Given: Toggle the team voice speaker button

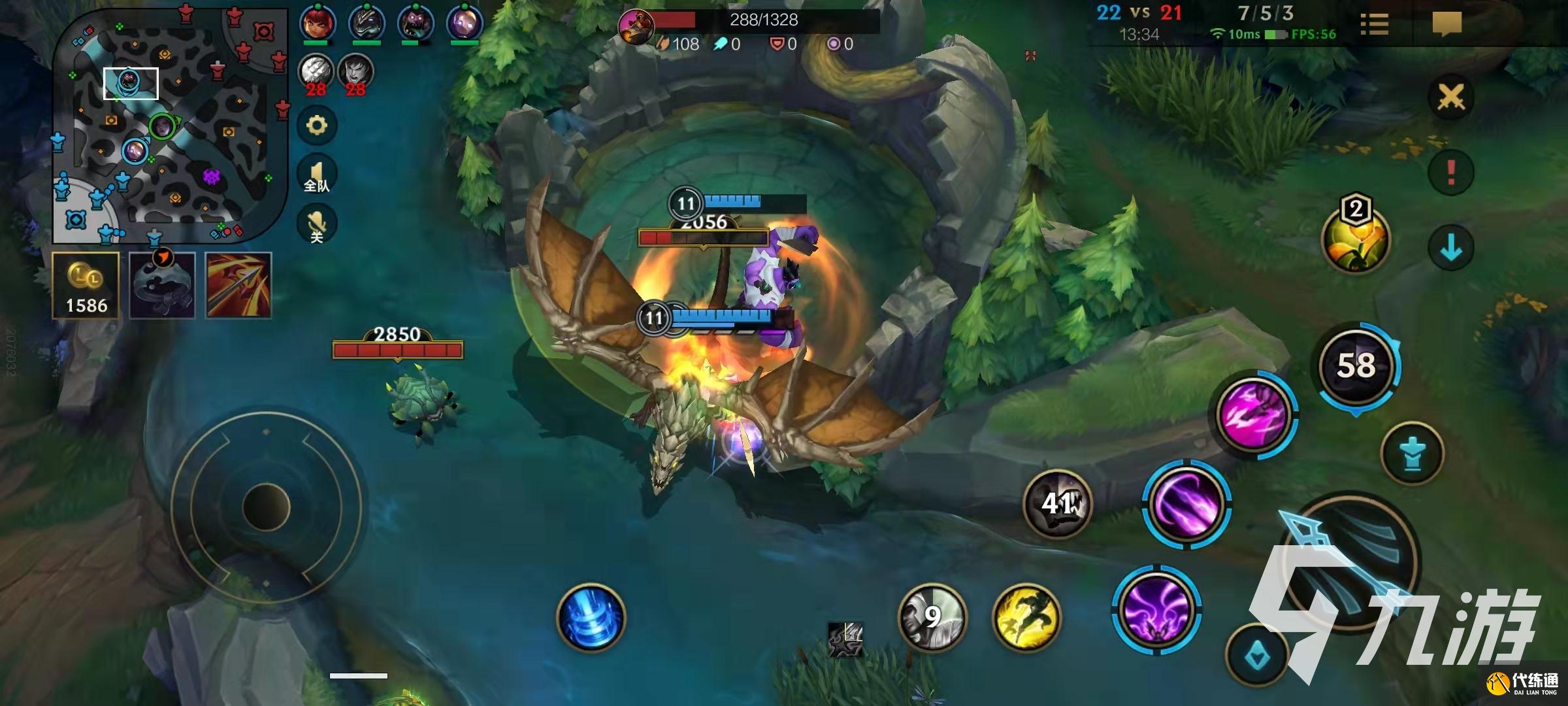Looking at the screenshot, I should (x=317, y=175).
